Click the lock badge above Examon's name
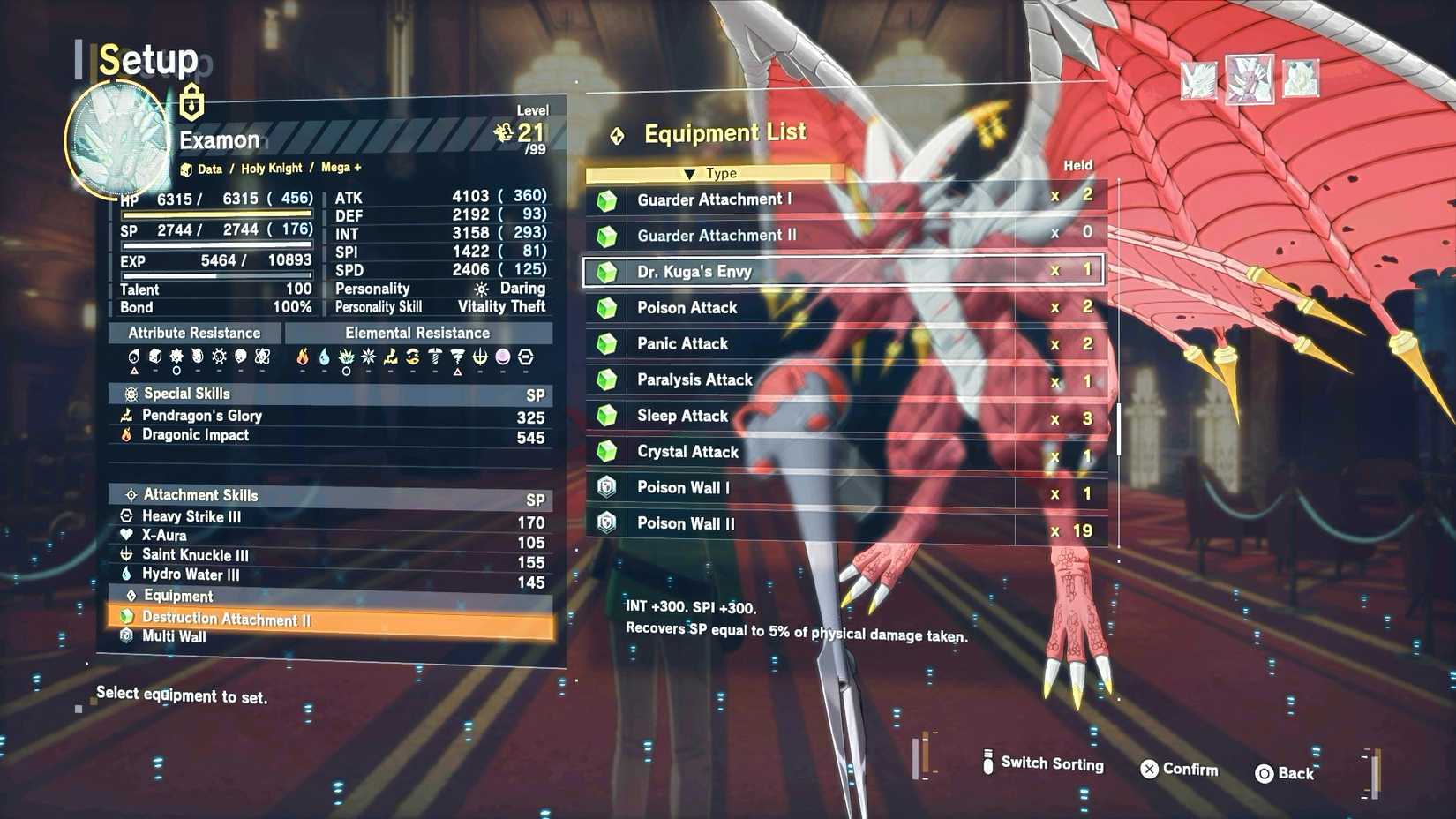 coord(190,102)
